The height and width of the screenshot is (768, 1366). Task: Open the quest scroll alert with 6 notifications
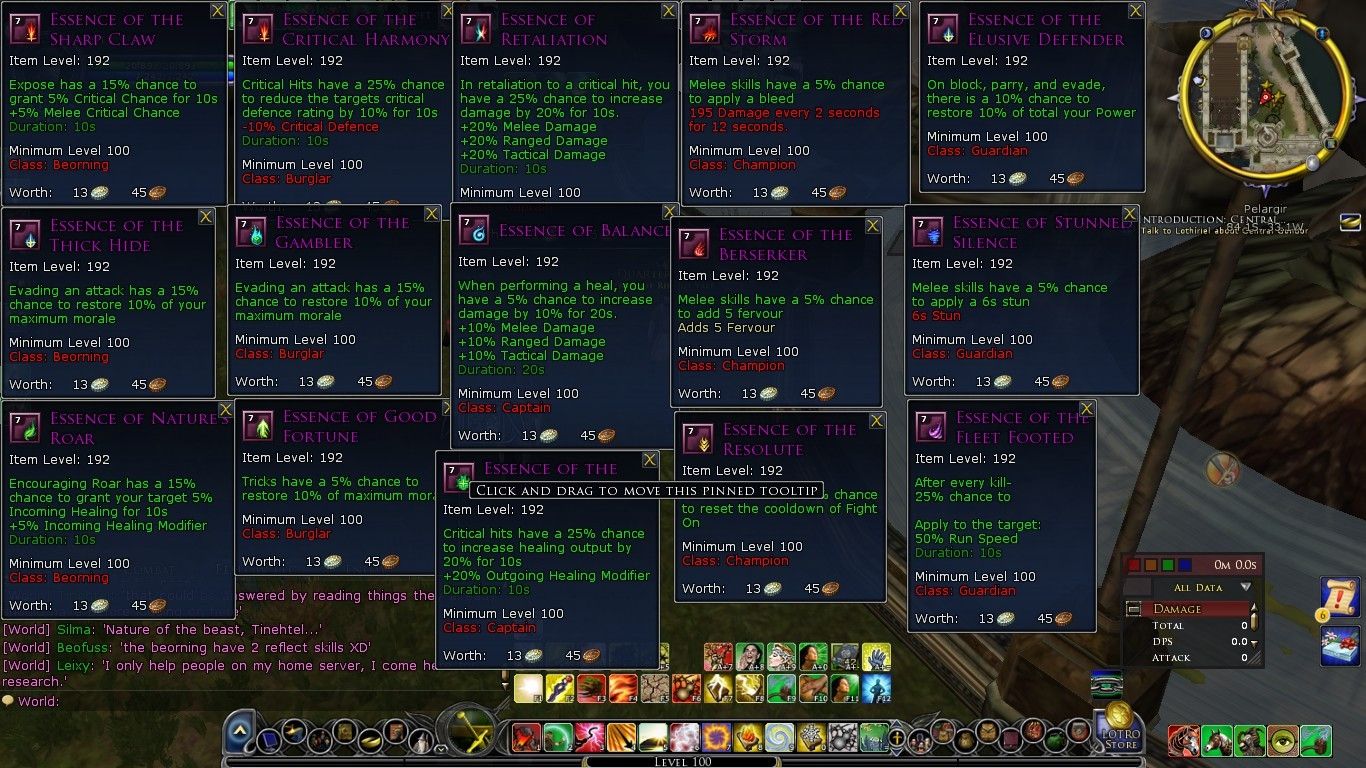pos(1338,596)
